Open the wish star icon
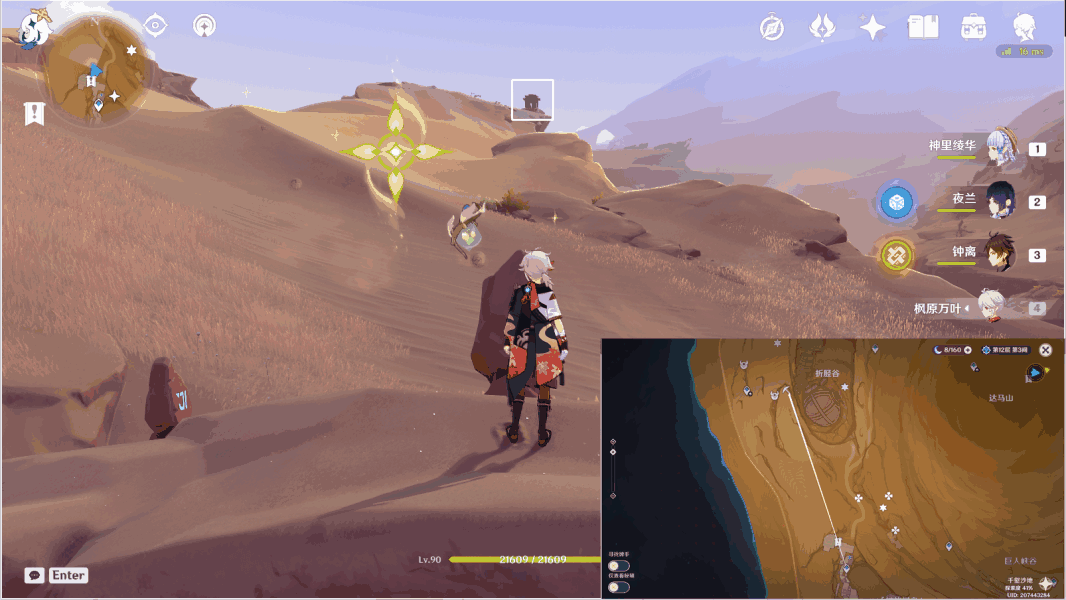The width and height of the screenshot is (1066, 600). click(872, 27)
